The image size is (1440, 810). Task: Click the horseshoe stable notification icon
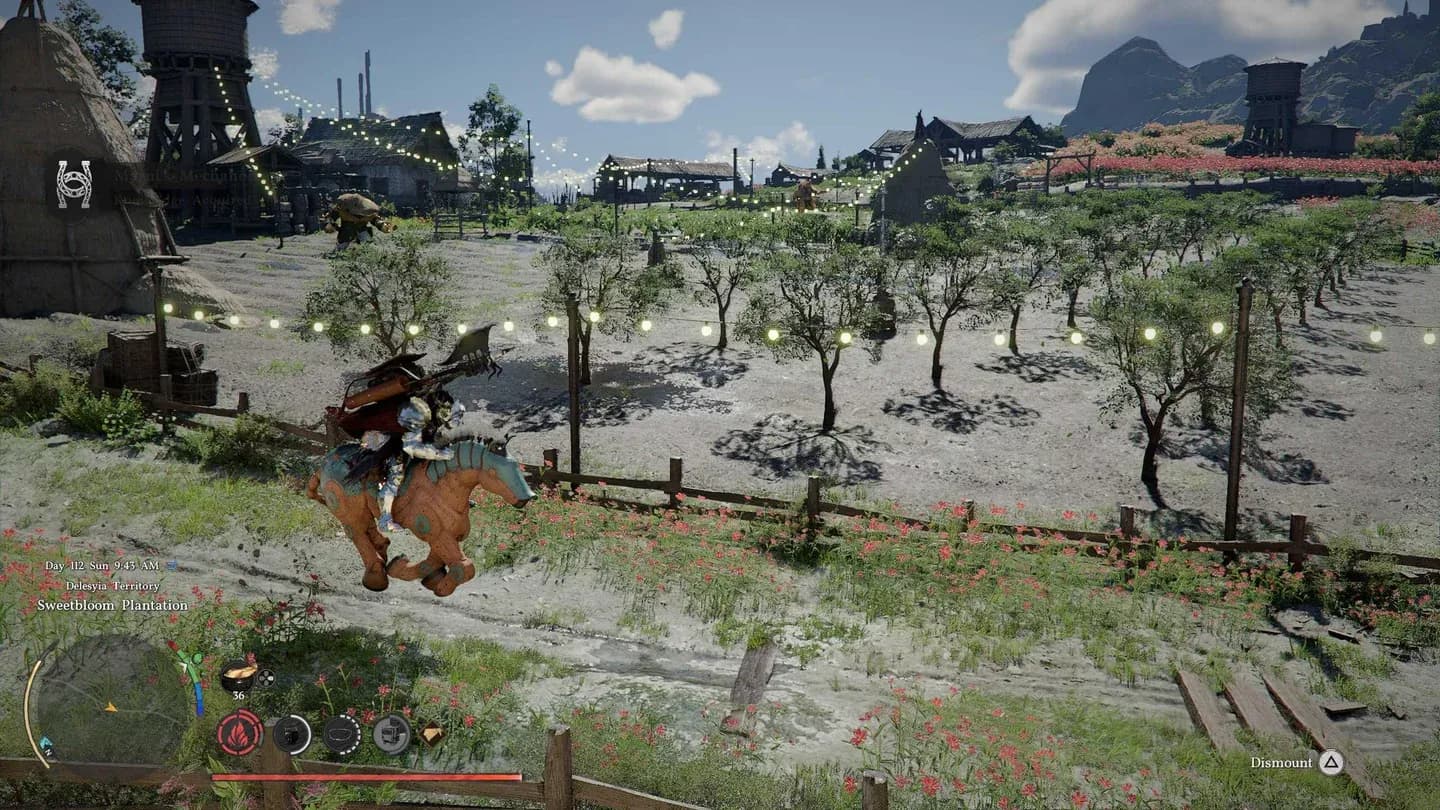coord(72,184)
